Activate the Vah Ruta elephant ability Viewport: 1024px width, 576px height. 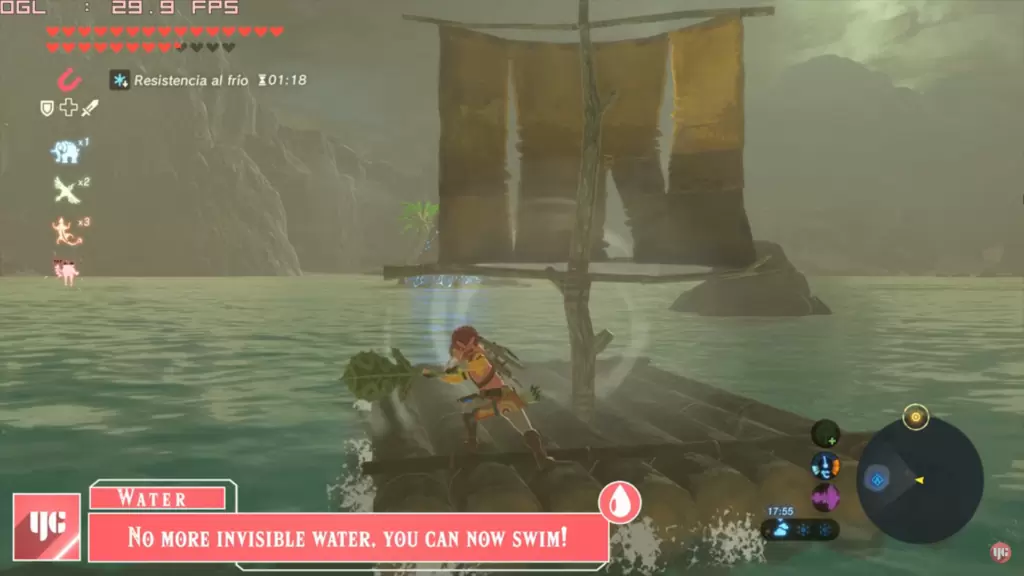(65, 152)
